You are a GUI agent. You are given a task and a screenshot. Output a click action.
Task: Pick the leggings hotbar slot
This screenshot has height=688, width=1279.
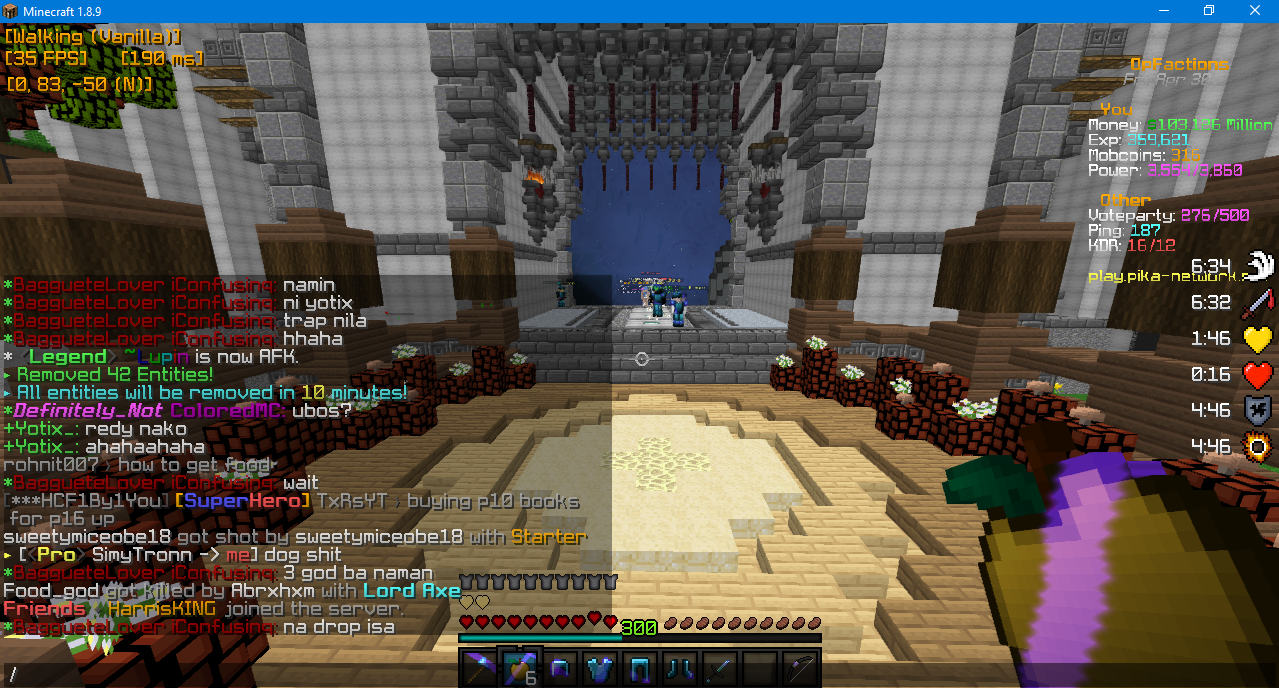[x=640, y=666]
